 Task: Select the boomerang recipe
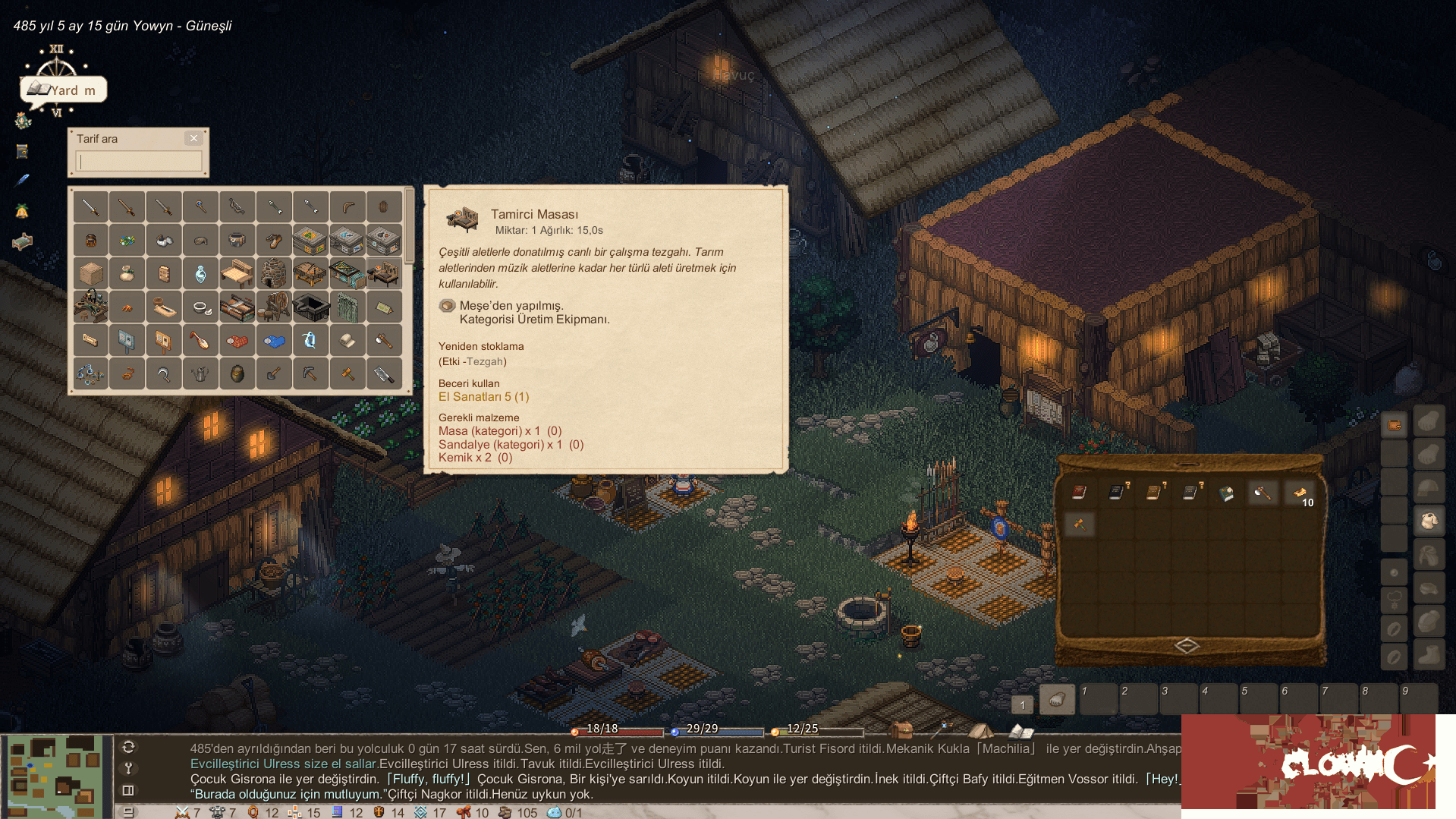tap(347, 206)
